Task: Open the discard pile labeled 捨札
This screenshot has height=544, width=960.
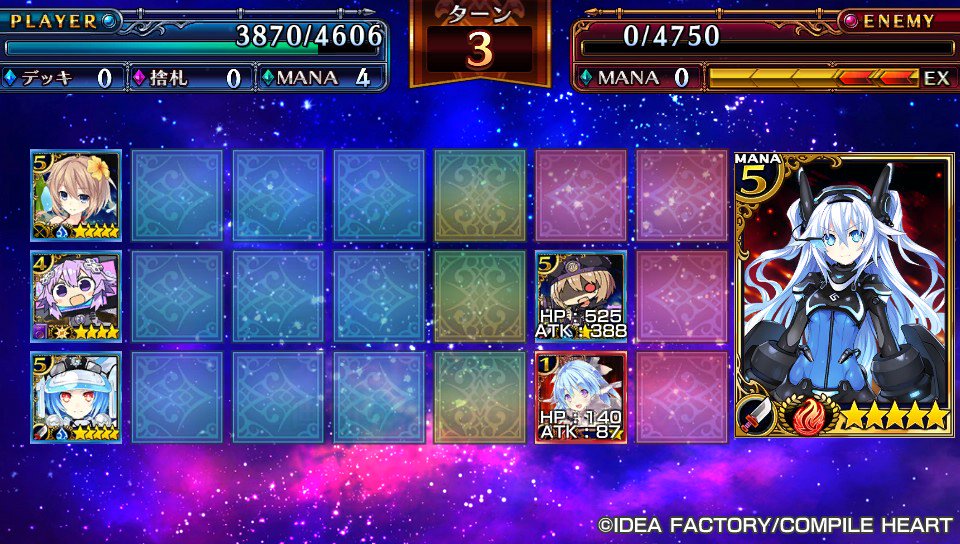Action: 188,78
